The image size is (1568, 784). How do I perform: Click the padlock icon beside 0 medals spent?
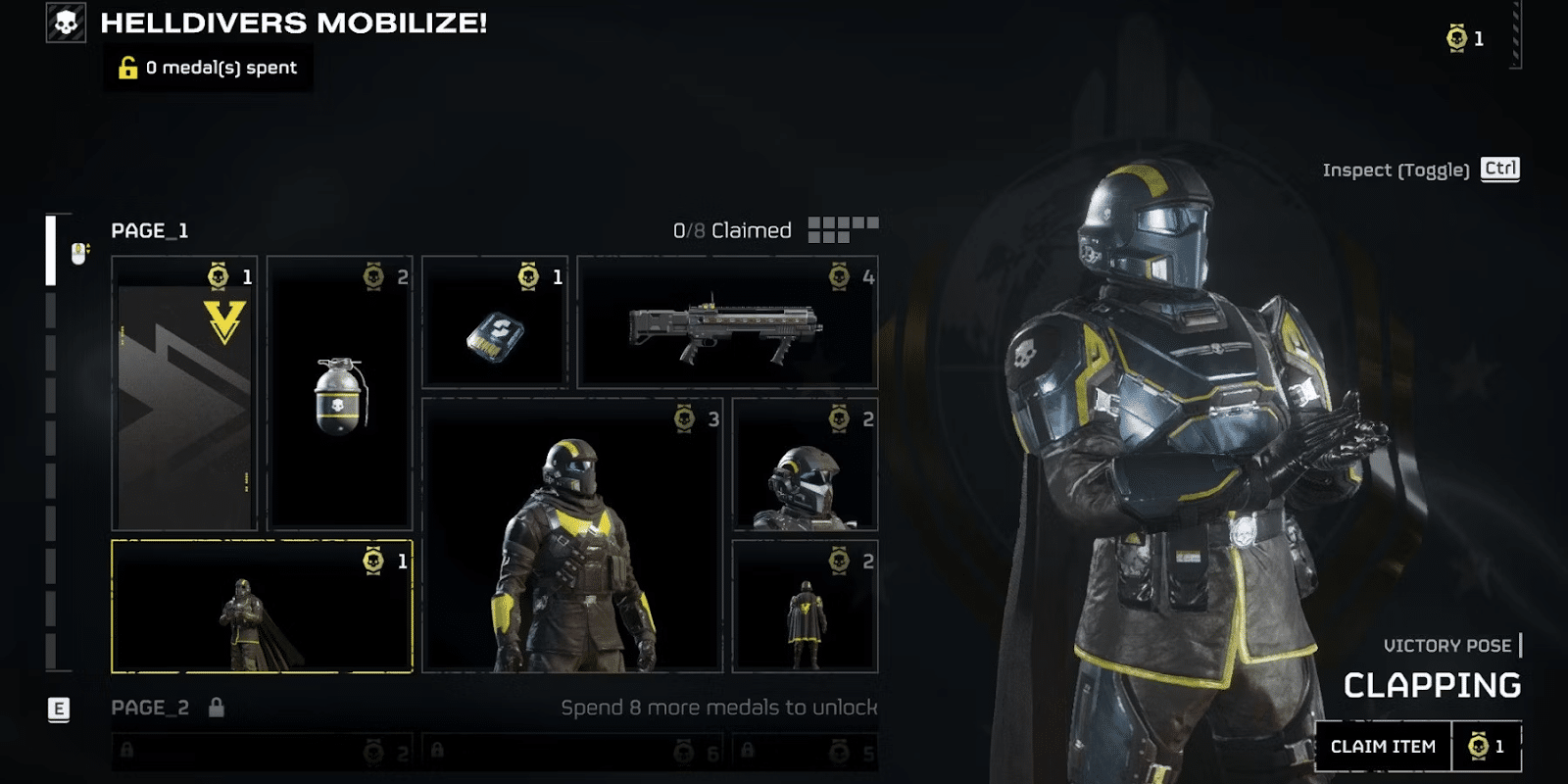126,67
